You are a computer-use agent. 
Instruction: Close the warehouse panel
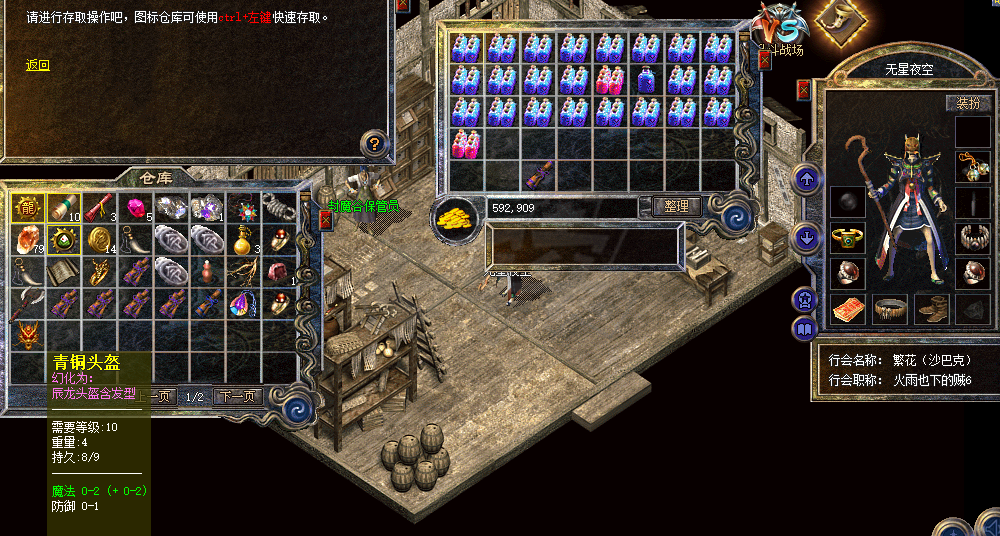point(325,219)
